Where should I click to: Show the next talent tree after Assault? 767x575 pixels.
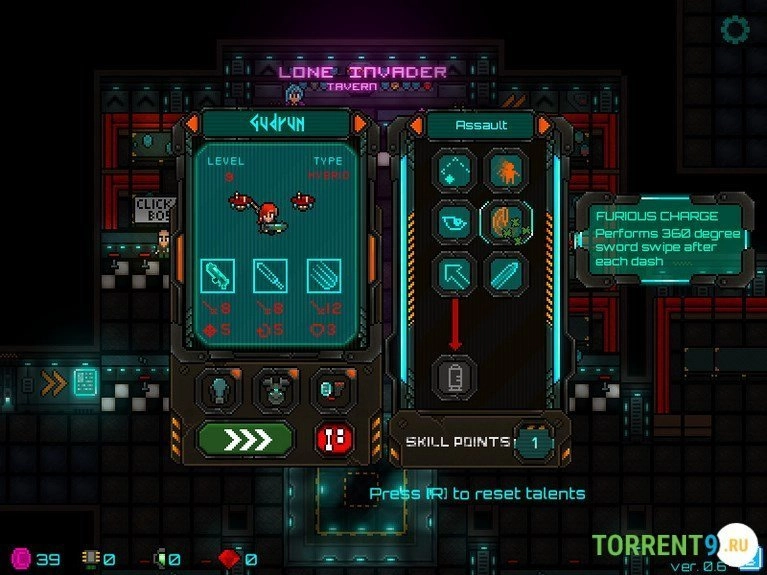[x=545, y=125]
